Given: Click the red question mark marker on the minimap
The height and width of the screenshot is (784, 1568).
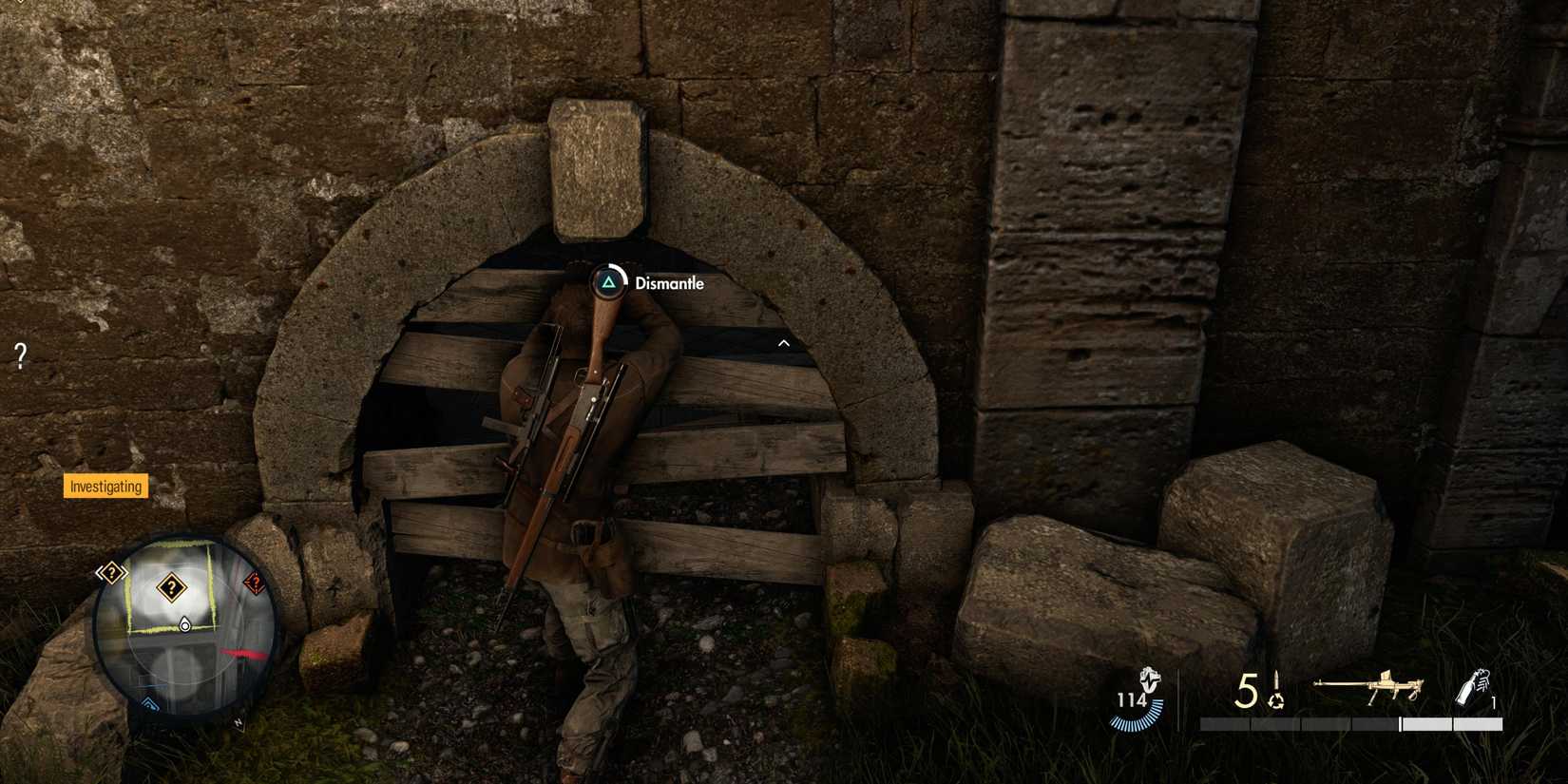Looking at the screenshot, I should click(x=255, y=583).
